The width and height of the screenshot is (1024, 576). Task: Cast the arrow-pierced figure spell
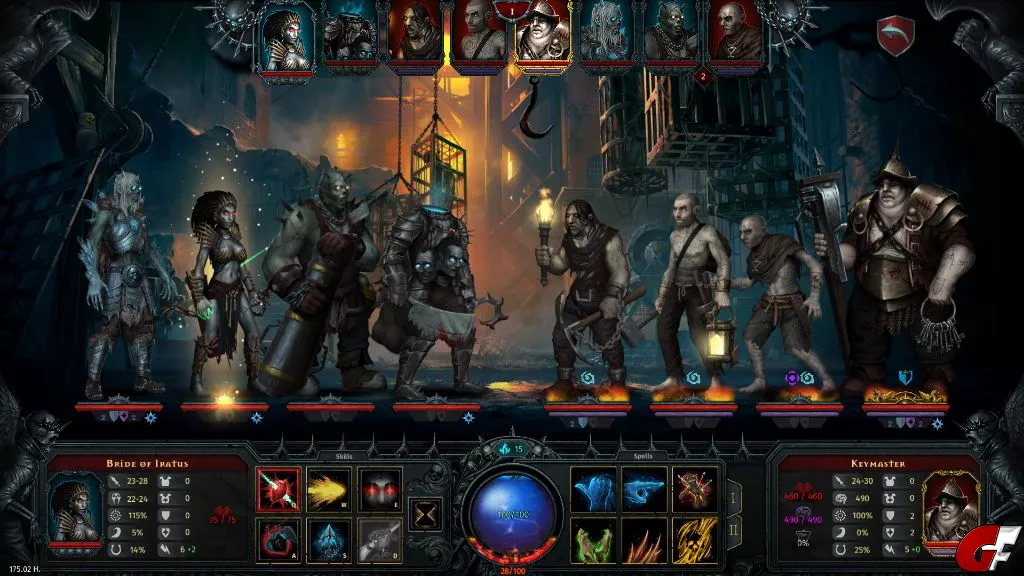point(694,489)
